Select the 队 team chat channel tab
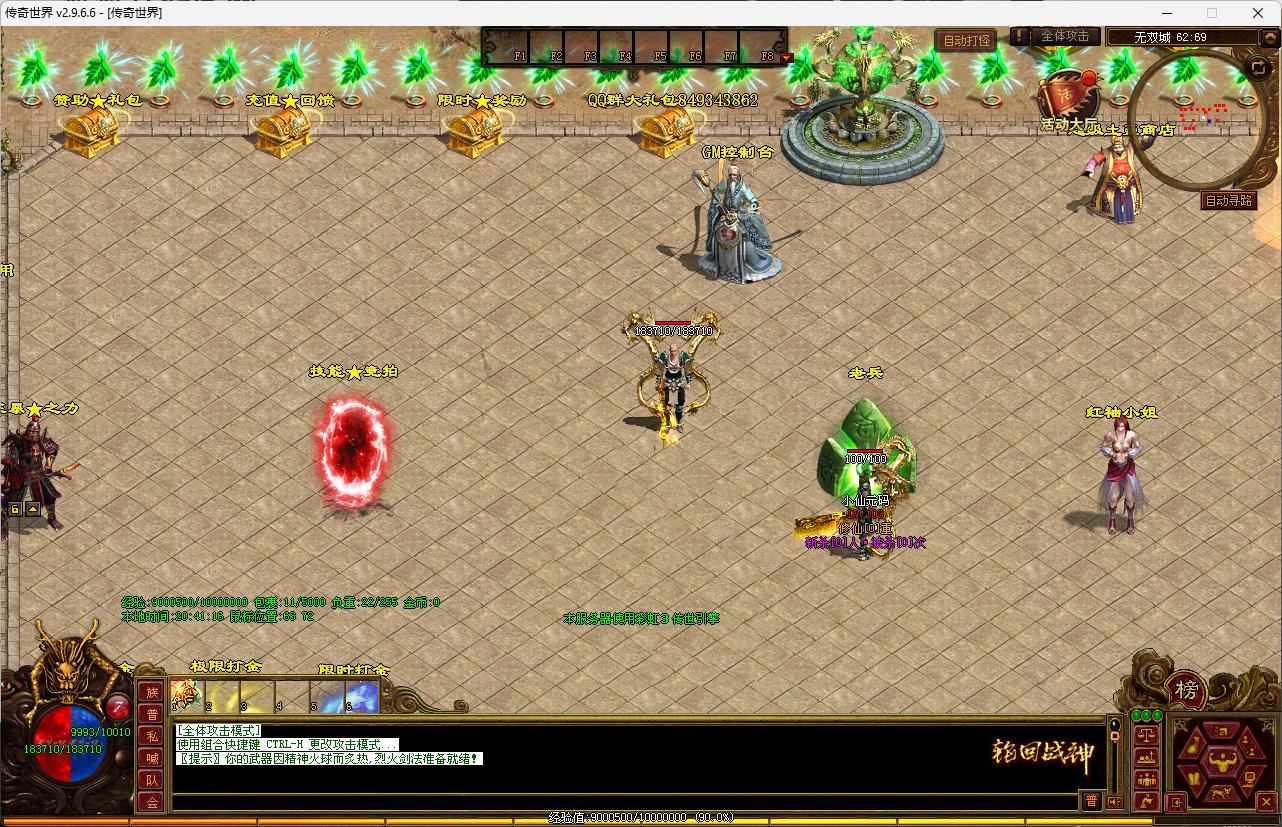Viewport: 1282px width, 827px height. (150, 780)
